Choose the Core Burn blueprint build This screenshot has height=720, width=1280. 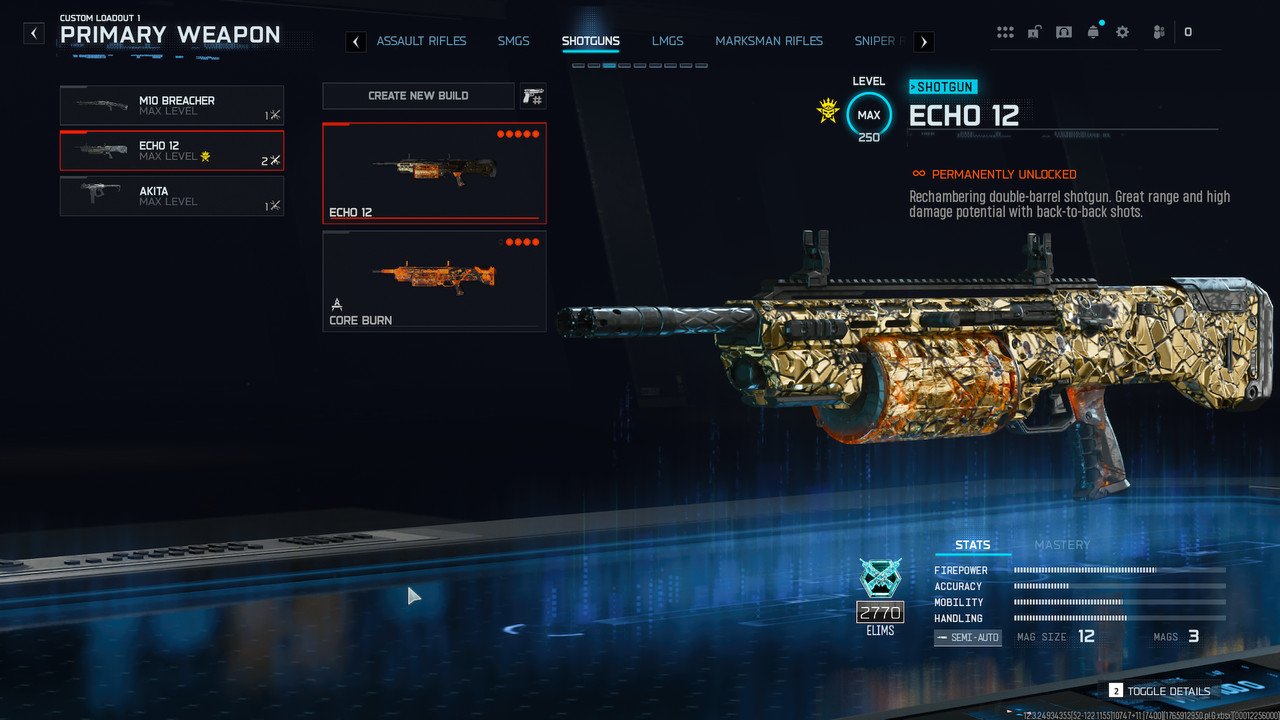pyautogui.click(x=434, y=281)
